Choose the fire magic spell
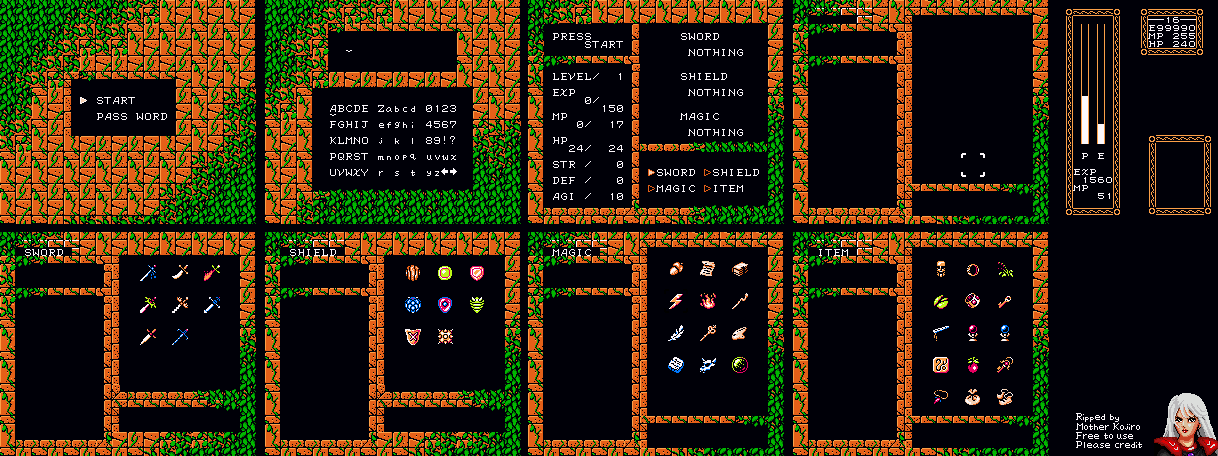 [708, 300]
